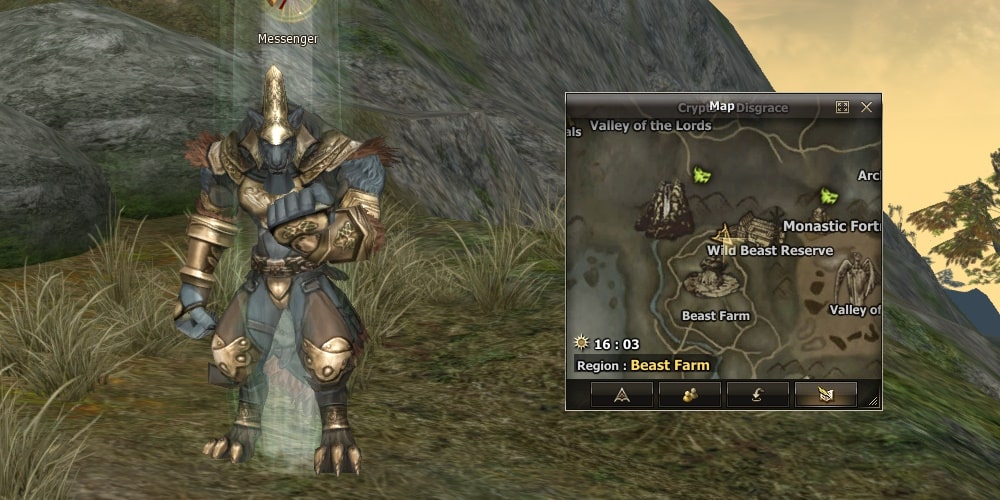
Task: Click the player arrow button in map toolbar
Action: click(621, 394)
